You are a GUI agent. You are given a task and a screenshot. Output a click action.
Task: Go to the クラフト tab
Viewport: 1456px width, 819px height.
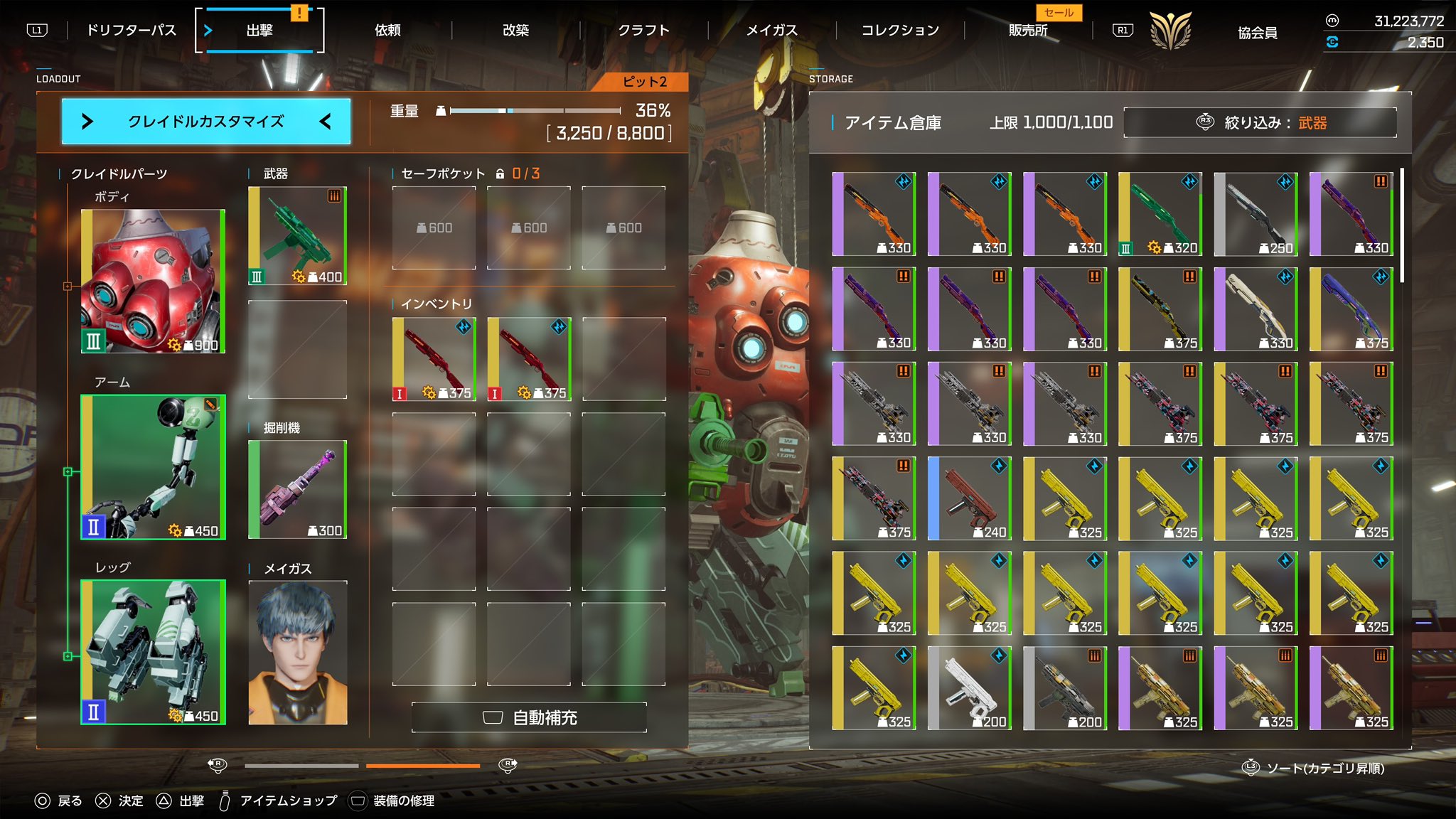point(643,31)
